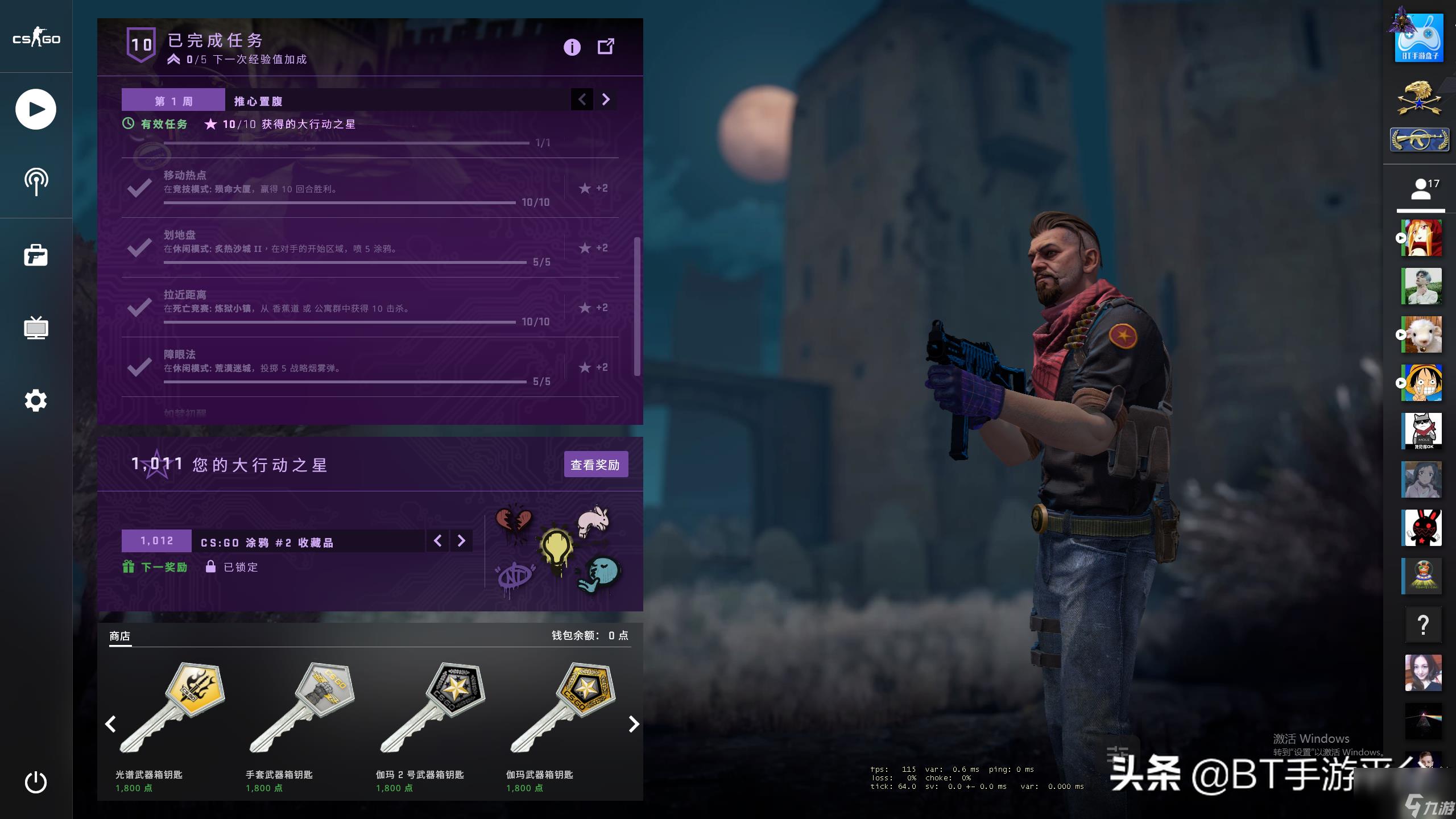Go to previous week of missions
The image size is (1456, 819).
pyautogui.click(x=582, y=100)
